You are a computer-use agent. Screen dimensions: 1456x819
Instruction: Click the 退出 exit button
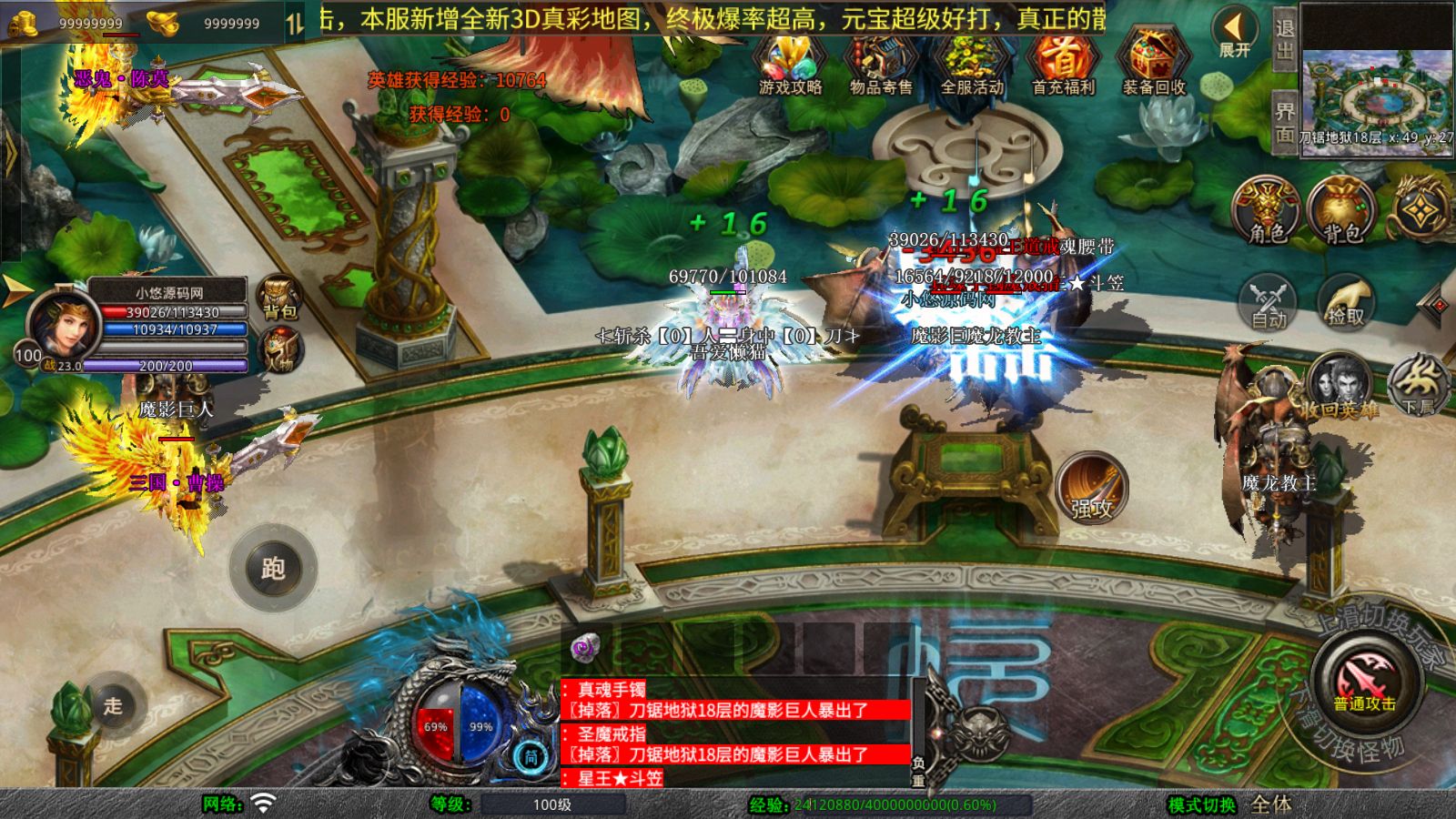(x=1284, y=39)
